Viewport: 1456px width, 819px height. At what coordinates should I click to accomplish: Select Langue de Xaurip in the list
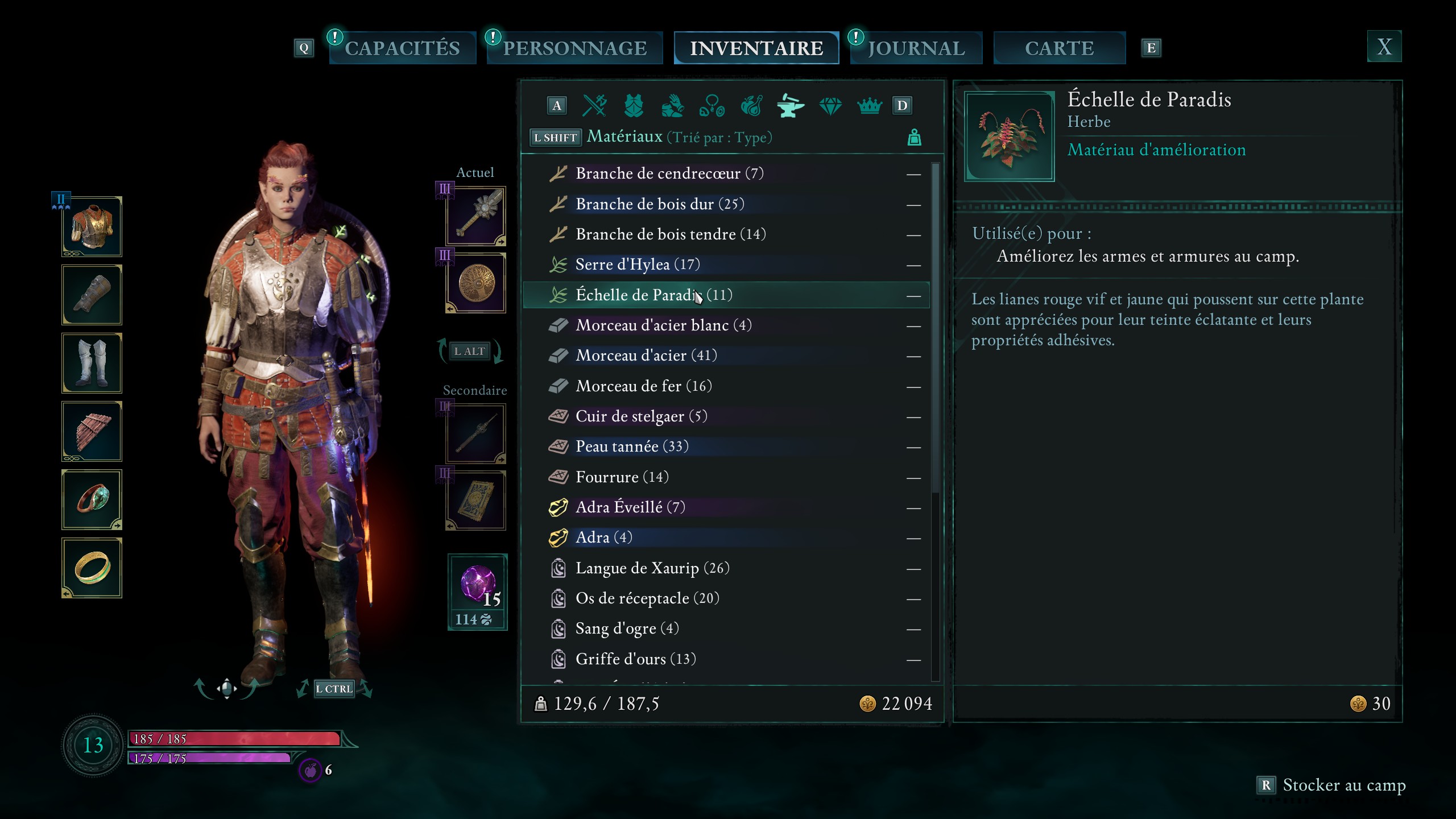[x=652, y=568]
